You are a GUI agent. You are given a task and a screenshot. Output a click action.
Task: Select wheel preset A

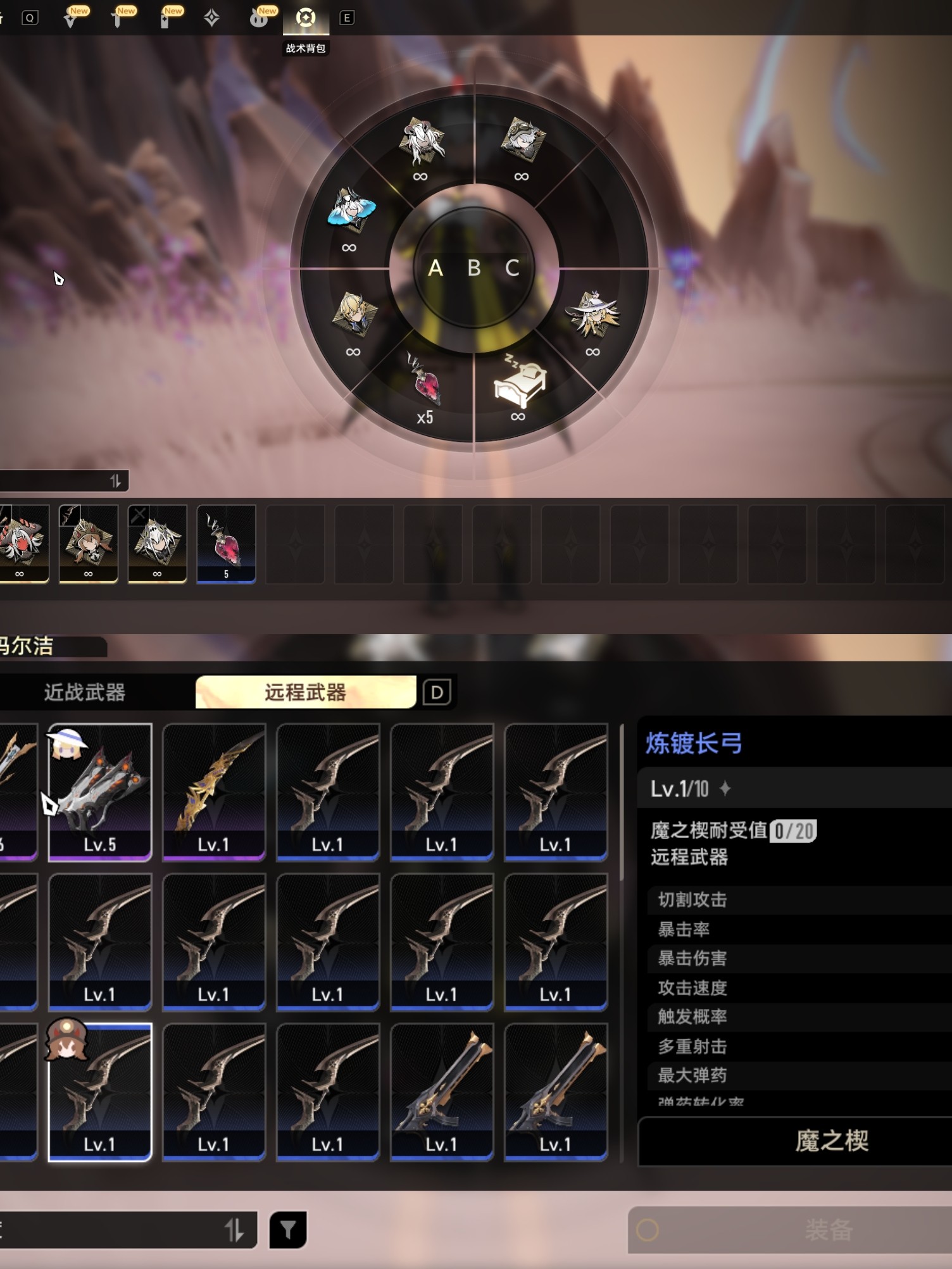435,268
